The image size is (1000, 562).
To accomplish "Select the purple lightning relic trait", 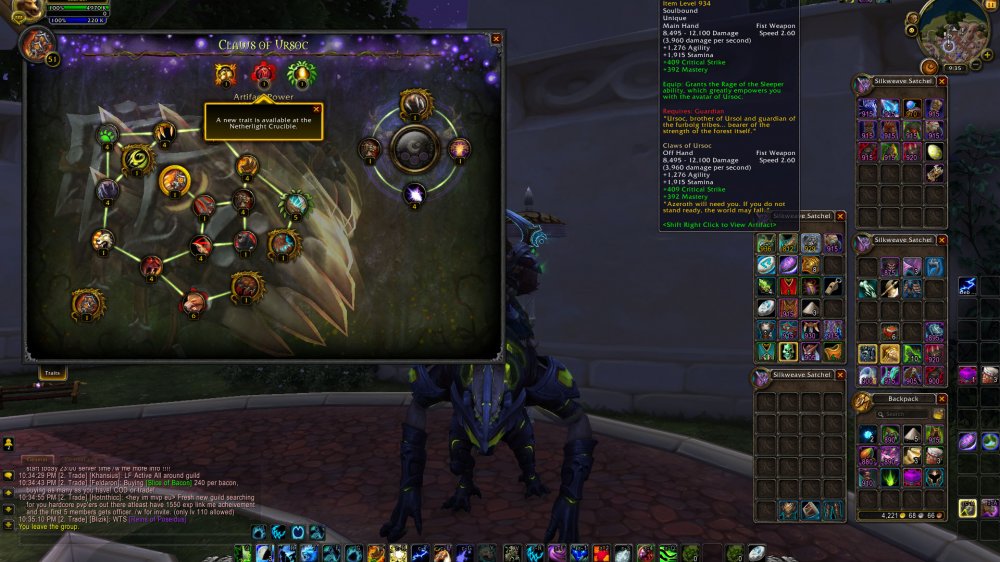I will pyautogui.click(x=414, y=194).
